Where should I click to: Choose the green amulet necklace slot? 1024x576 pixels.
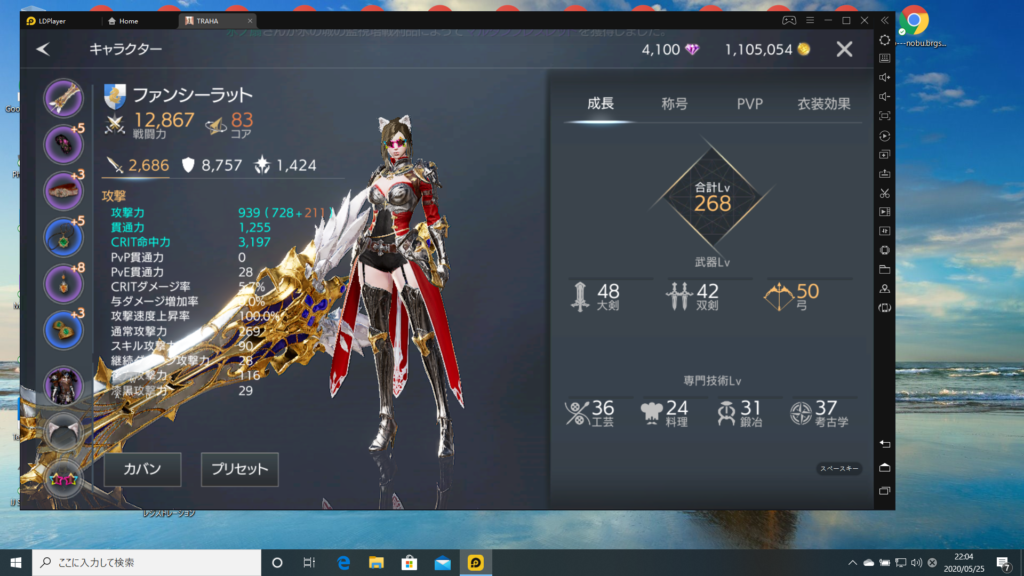[x=64, y=237]
